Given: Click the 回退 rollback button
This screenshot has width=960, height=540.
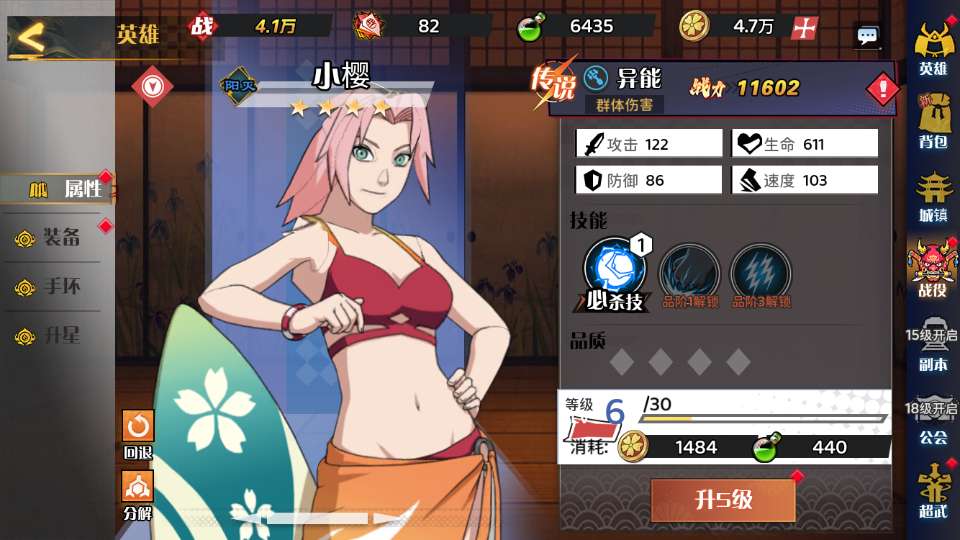Looking at the screenshot, I should [138, 432].
